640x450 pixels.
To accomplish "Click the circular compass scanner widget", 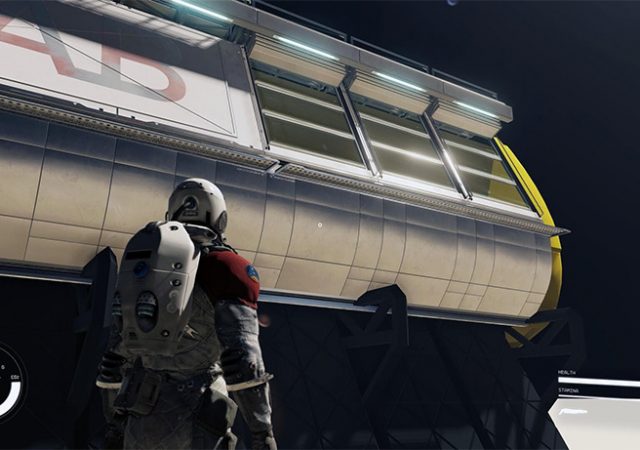I will tap(8, 383).
